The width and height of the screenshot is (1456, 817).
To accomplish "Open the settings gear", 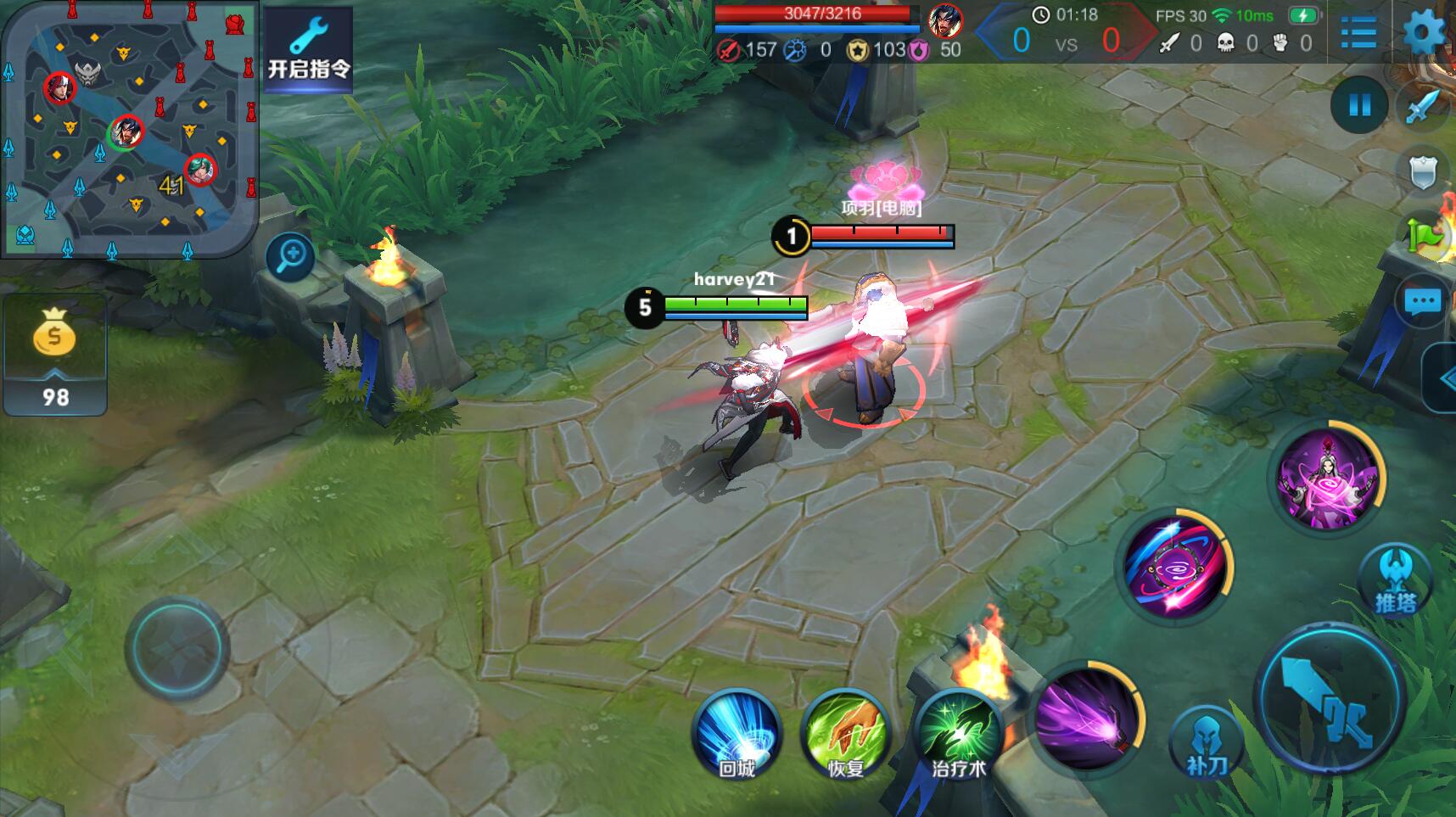I will [1425, 33].
